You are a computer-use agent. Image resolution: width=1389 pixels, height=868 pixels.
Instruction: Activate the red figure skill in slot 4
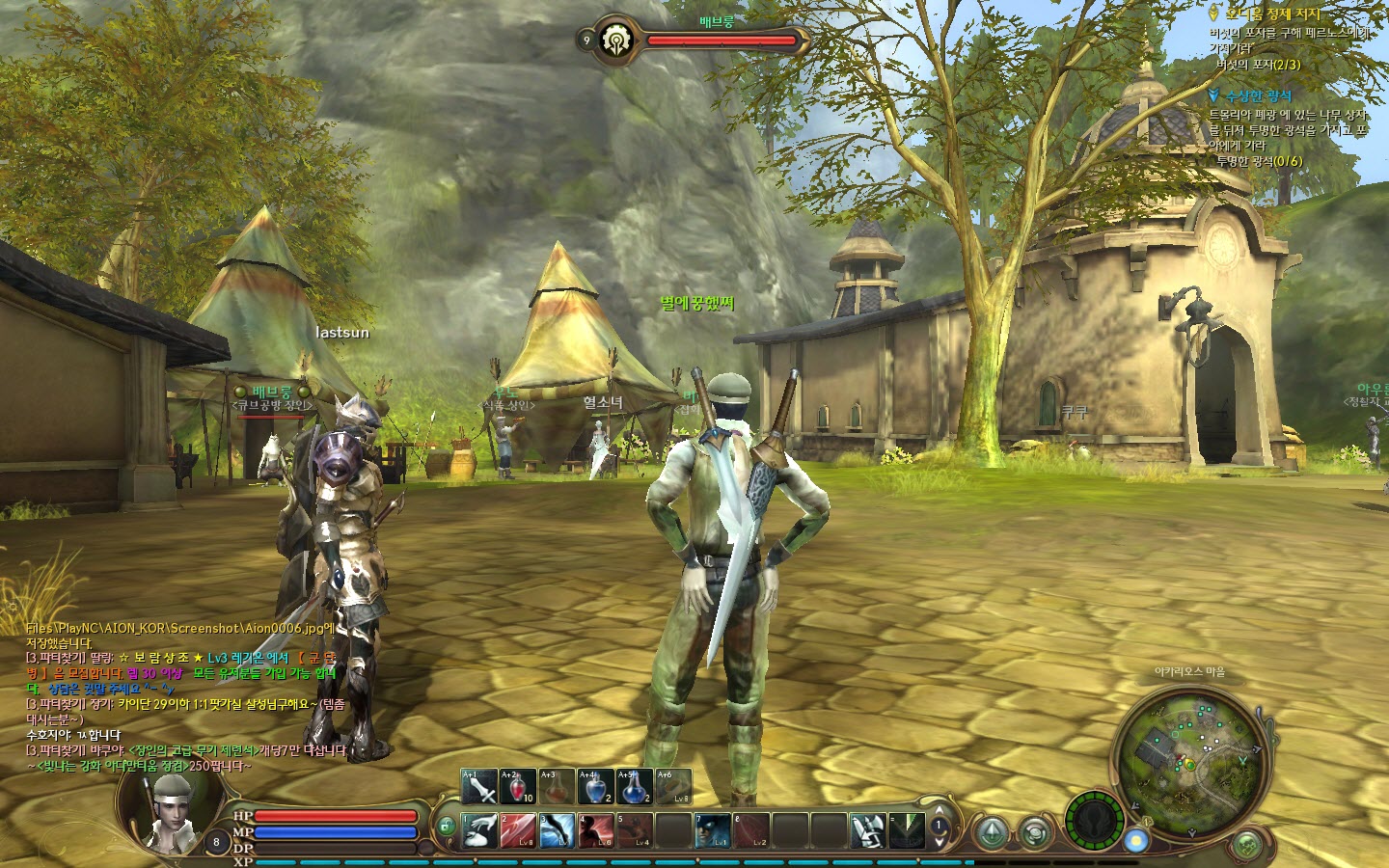(x=595, y=830)
